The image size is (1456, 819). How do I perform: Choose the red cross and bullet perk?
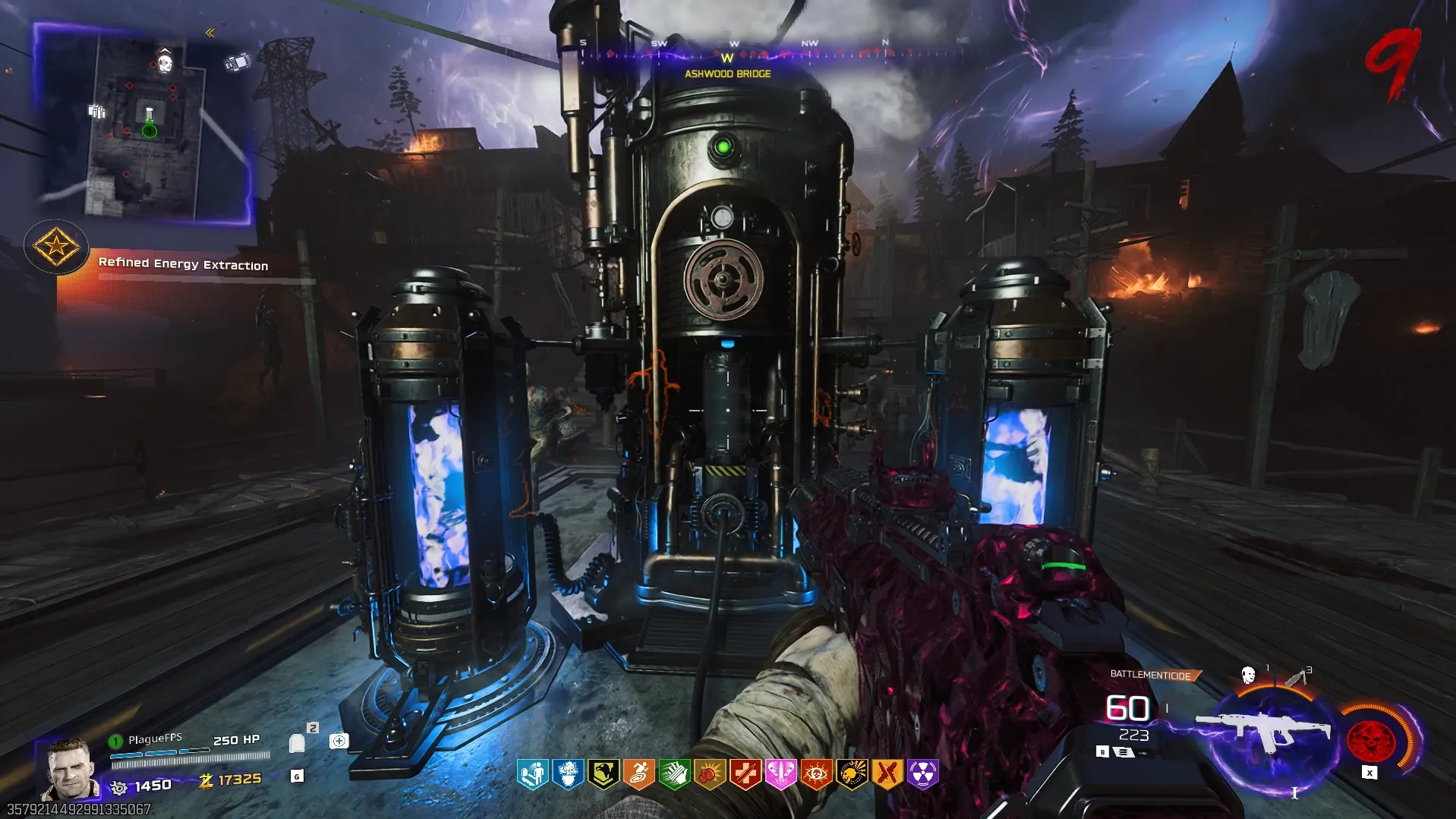[745, 774]
